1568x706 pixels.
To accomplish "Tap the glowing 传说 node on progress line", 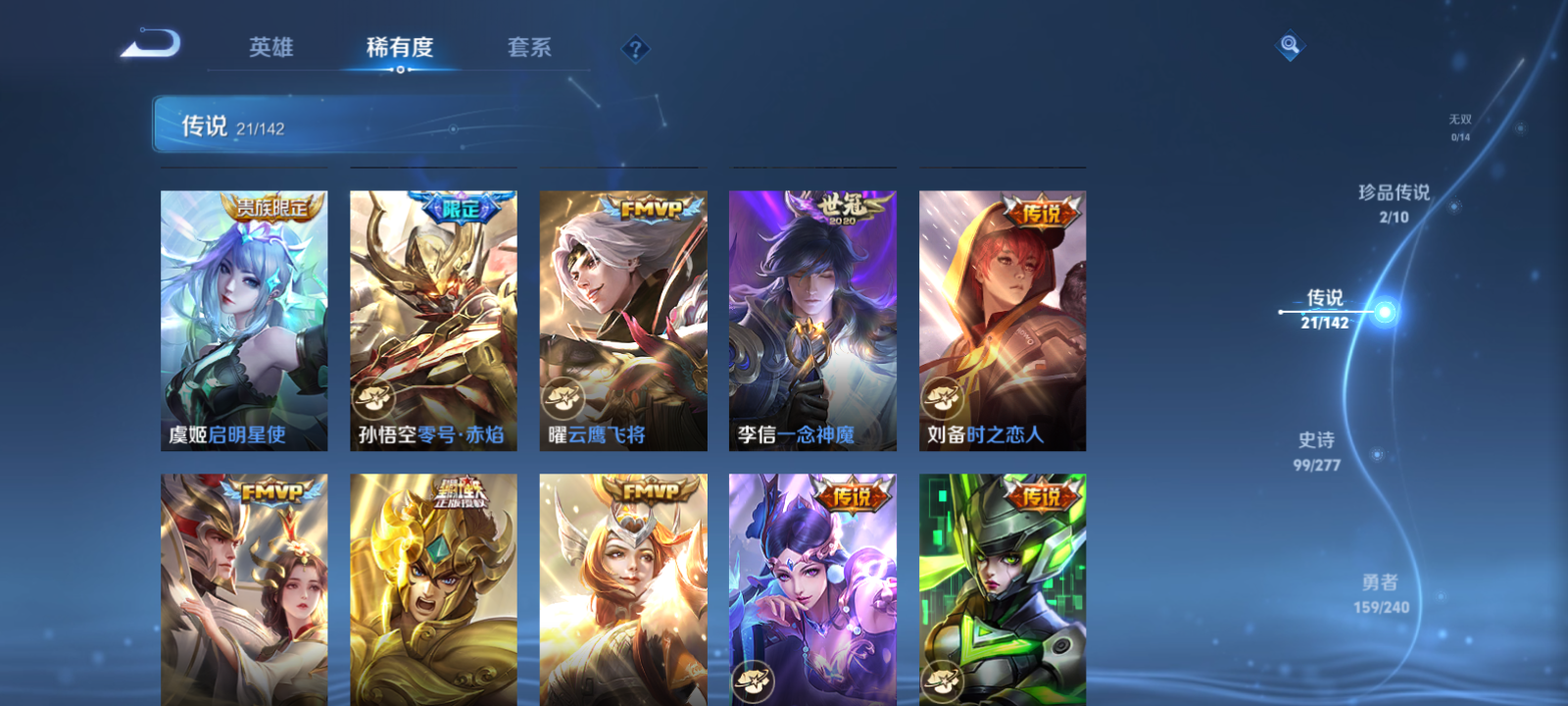I will pyautogui.click(x=1384, y=311).
